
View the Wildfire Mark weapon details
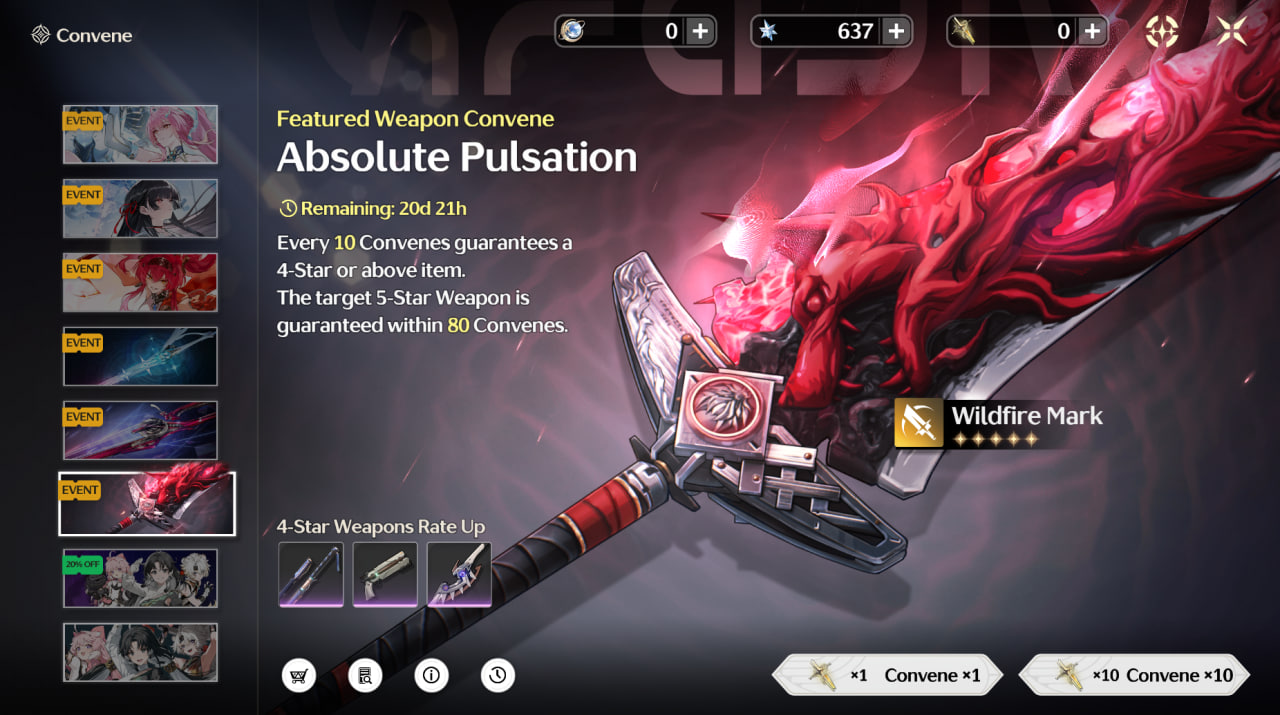(x=1000, y=422)
